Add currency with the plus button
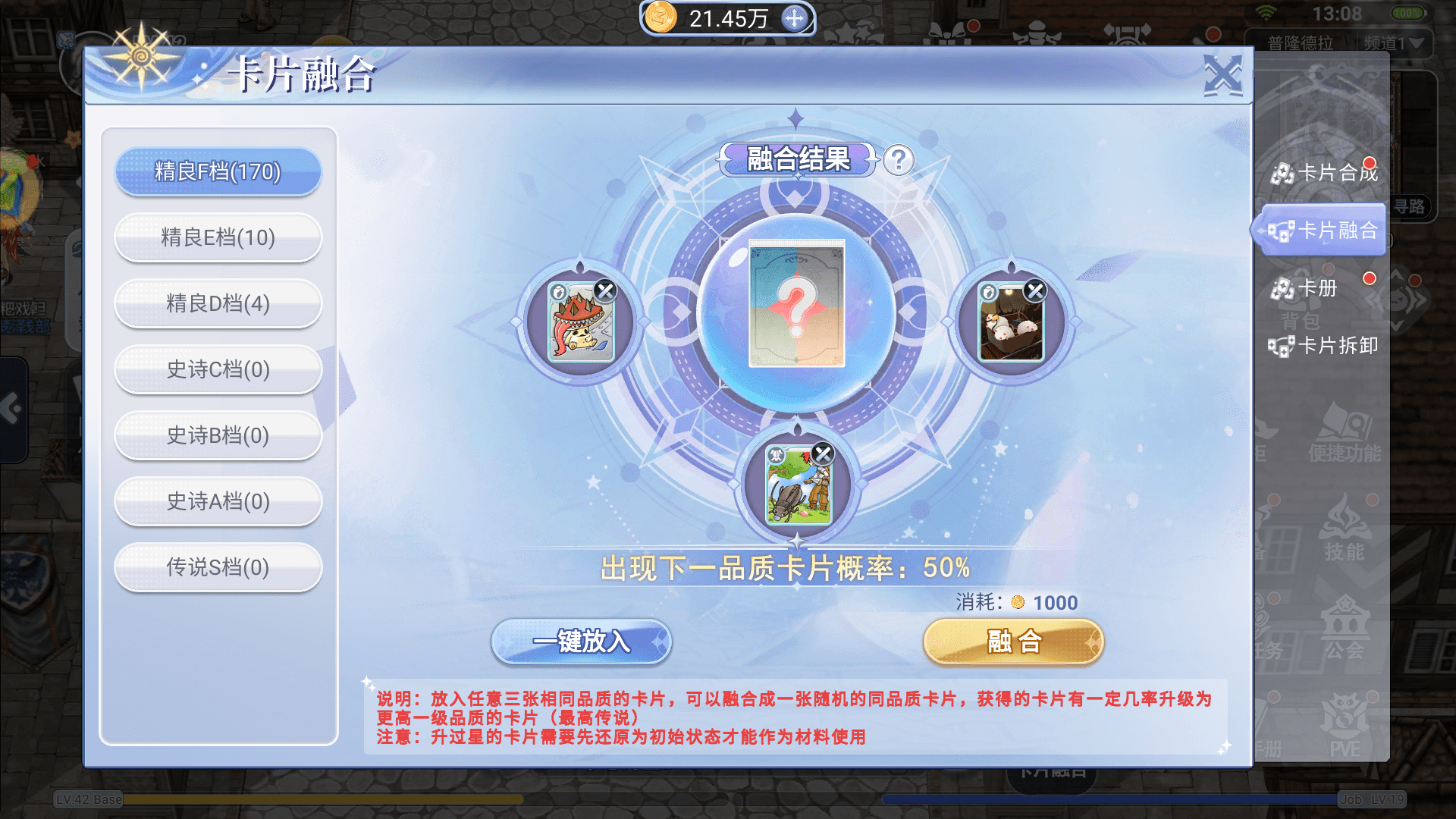 coord(794,18)
